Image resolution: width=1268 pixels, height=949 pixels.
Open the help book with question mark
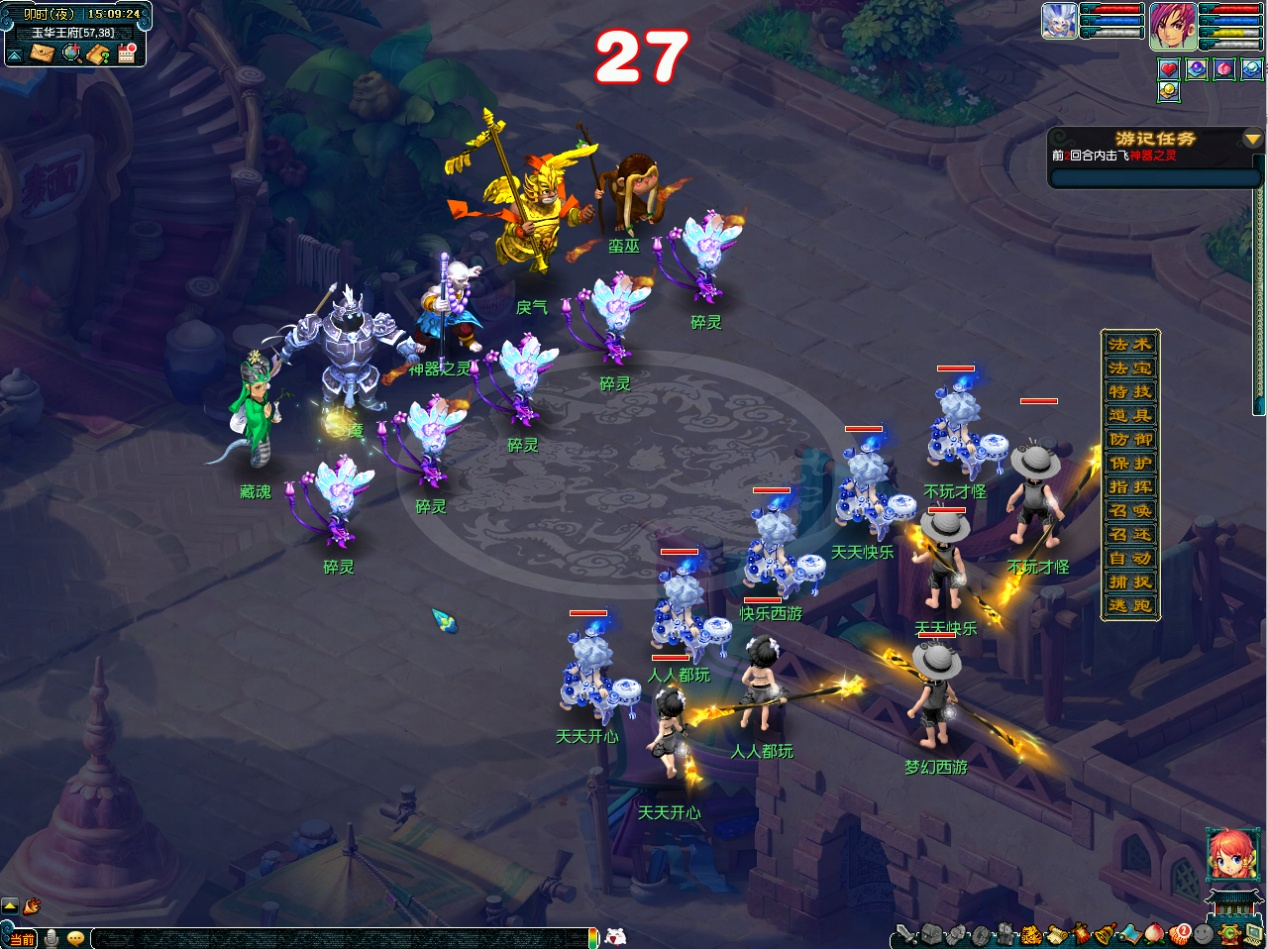point(98,54)
